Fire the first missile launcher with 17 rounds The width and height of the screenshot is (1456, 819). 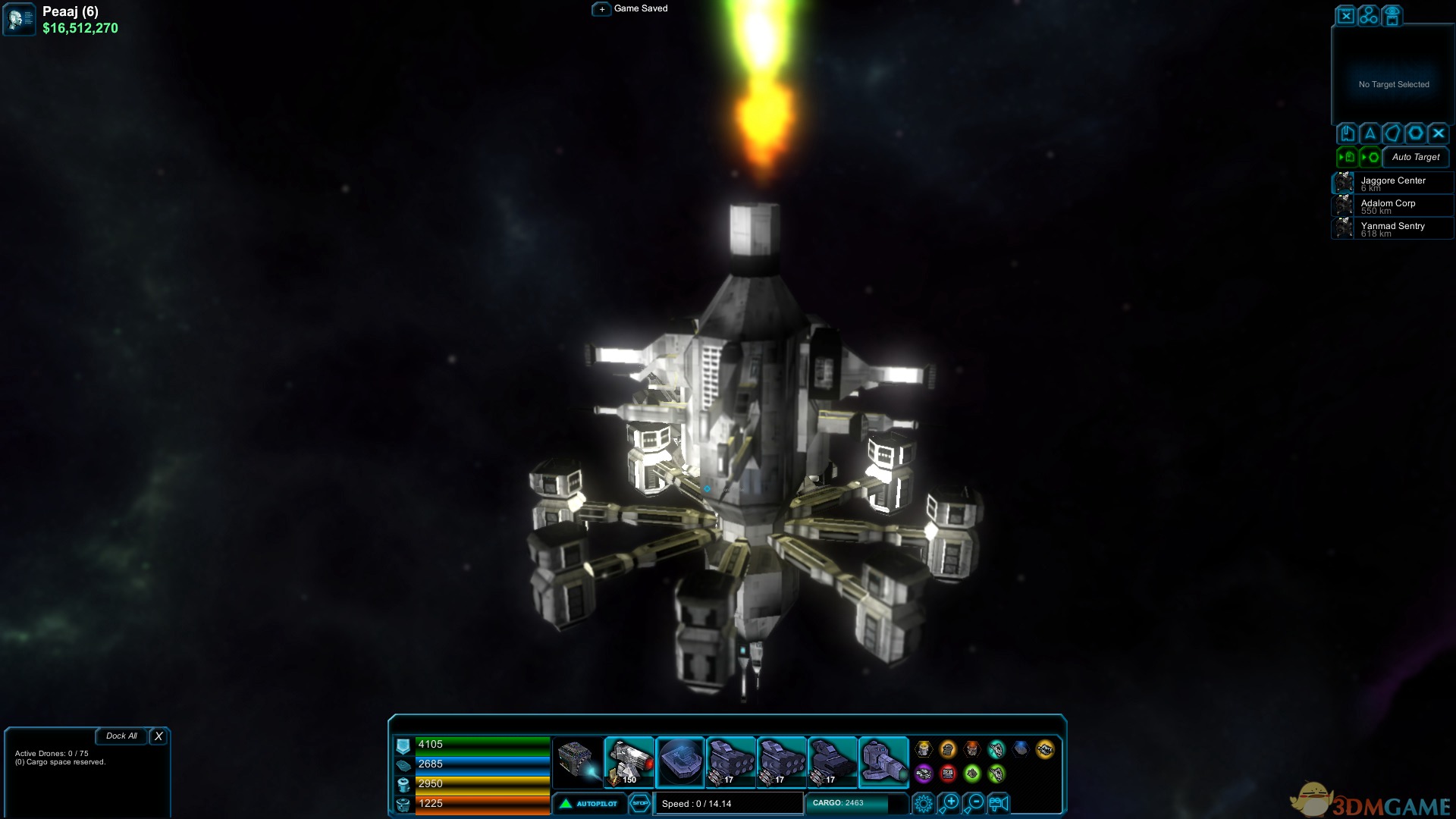[732, 761]
